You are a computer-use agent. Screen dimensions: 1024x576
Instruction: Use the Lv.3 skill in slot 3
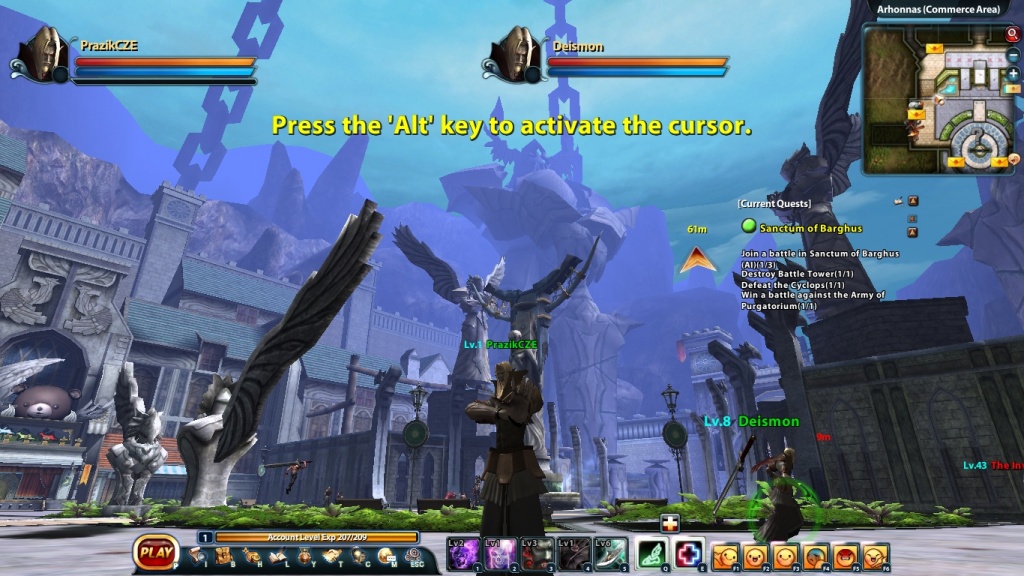(537, 552)
